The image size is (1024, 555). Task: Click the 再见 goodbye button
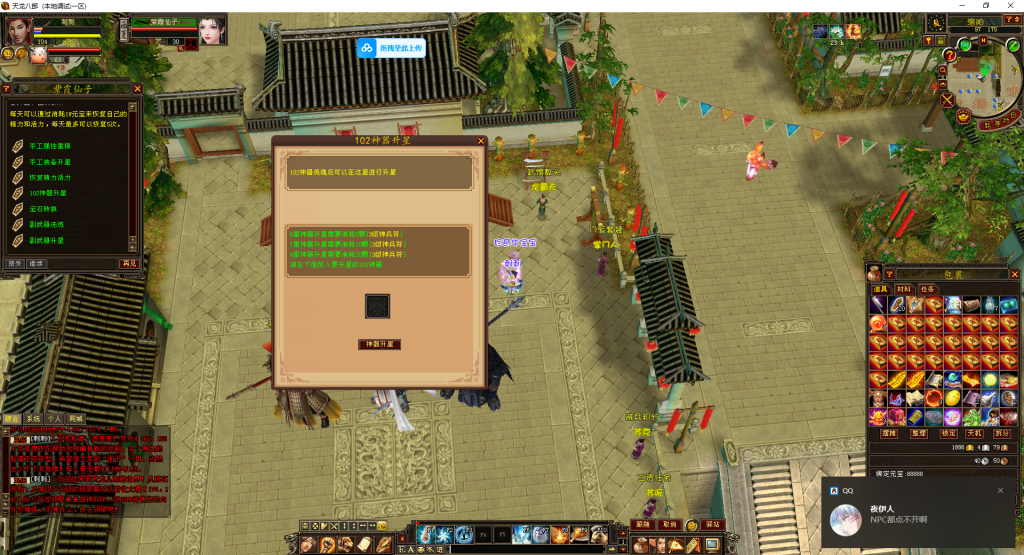[x=129, y=263]
